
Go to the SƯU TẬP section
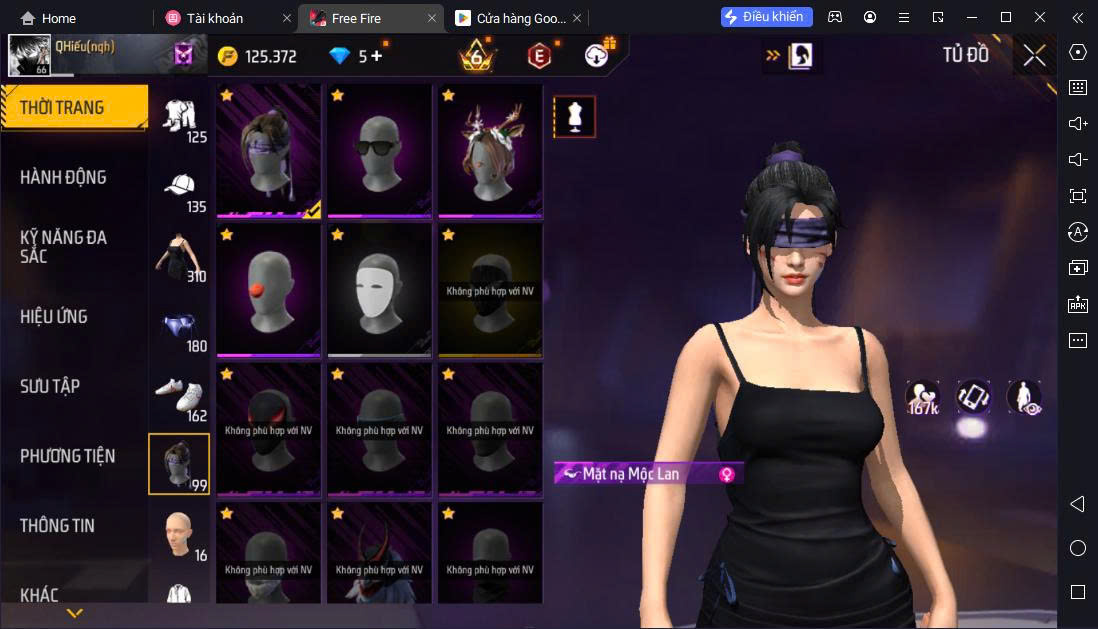pyautogui.click(x=50, y=386)
